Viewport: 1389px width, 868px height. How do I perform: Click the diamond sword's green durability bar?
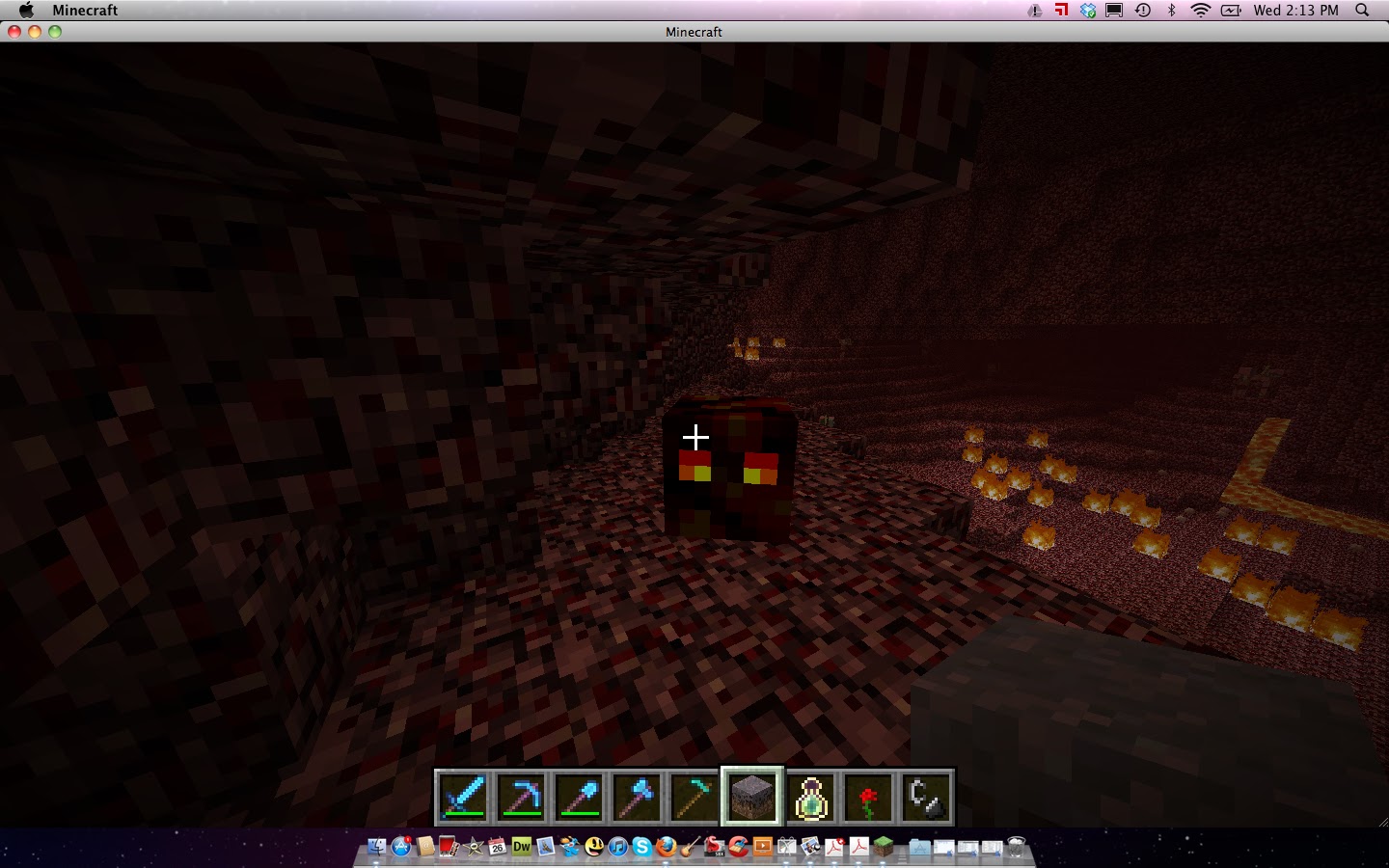tap(464, 814)
